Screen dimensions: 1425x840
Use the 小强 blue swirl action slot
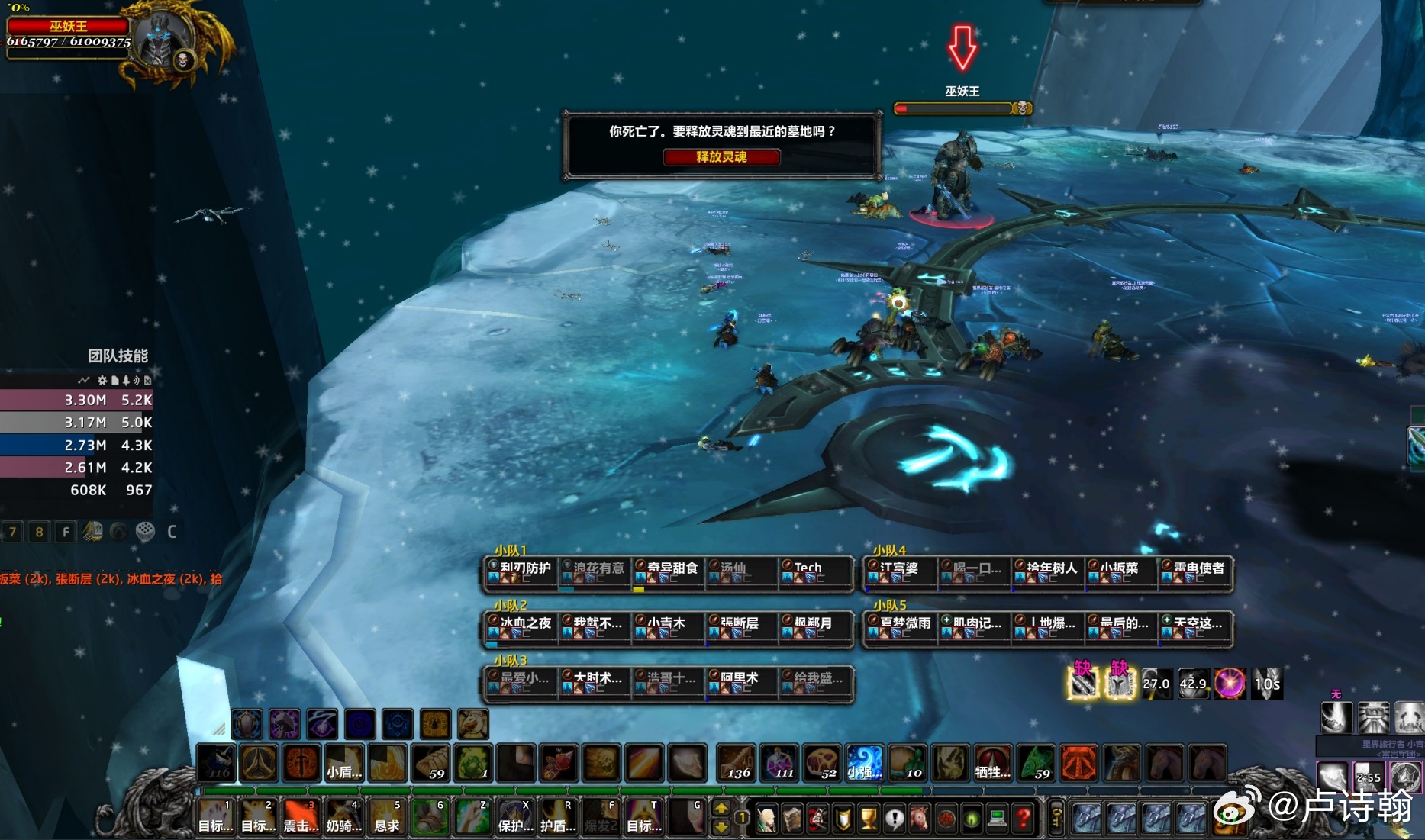click(x=865, y=762)
